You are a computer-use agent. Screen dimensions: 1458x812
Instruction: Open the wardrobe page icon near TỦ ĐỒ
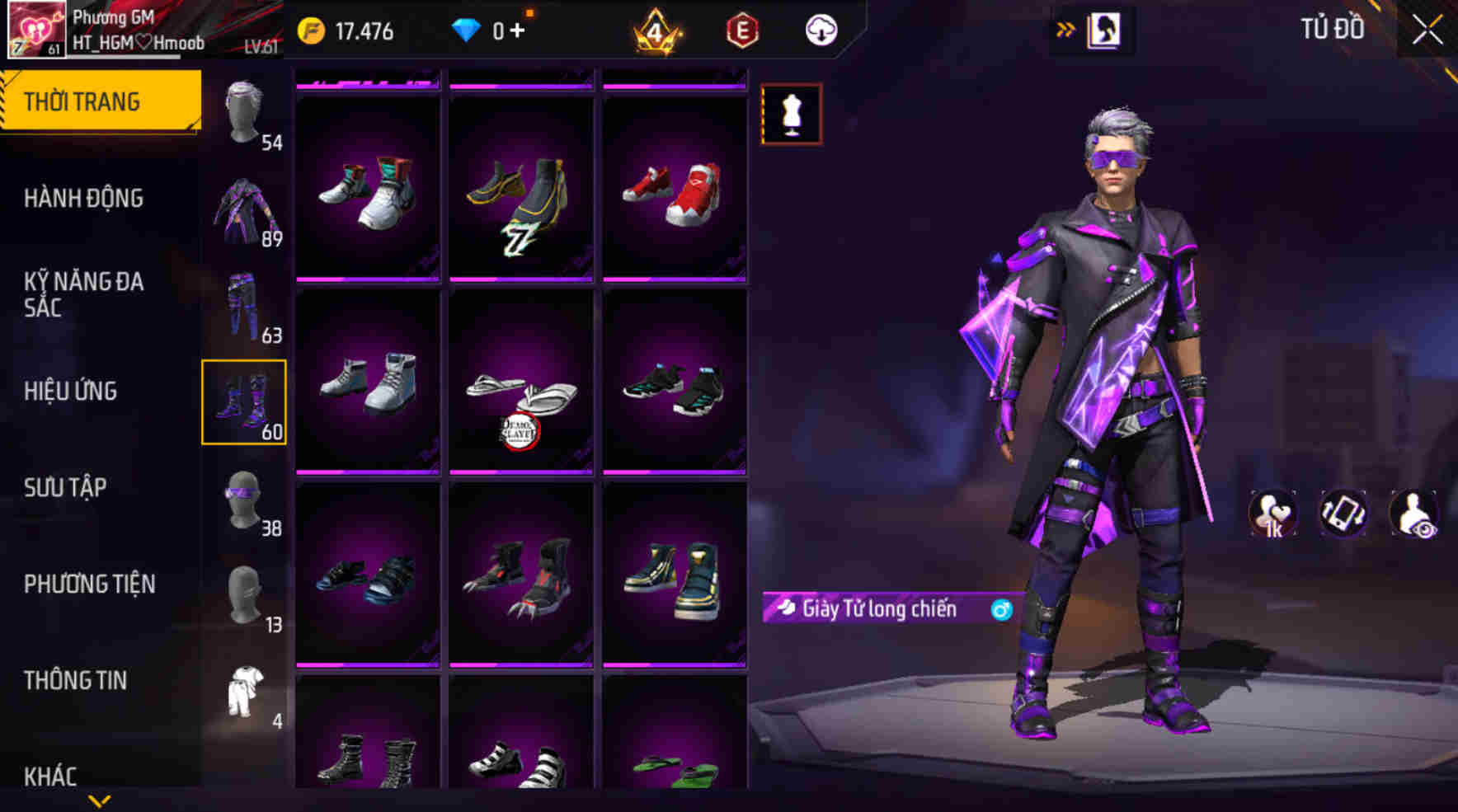tap(1103, 28)
